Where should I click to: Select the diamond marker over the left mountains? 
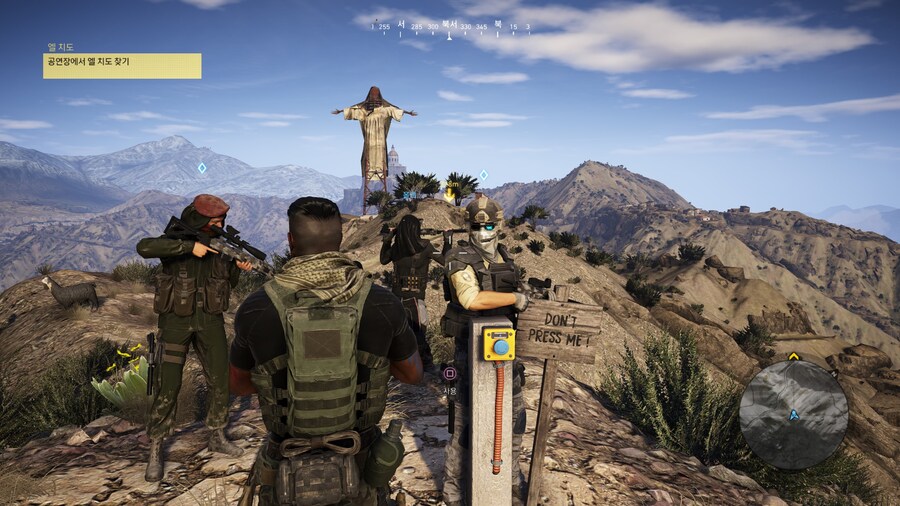[201, 167]
